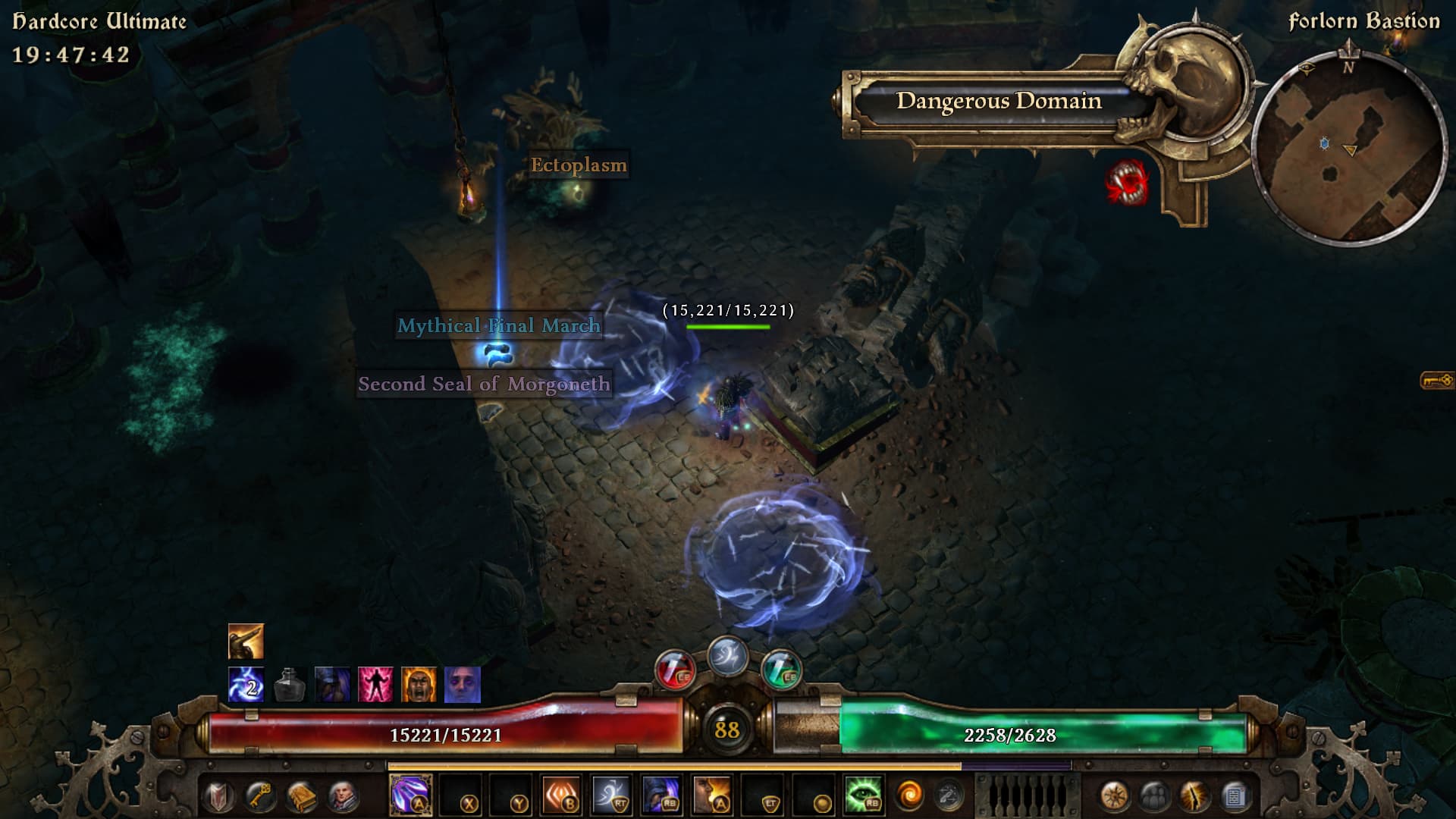The image size is (1456, 819).
Task: Activate the green eye skill
Action: coord(863,795)
